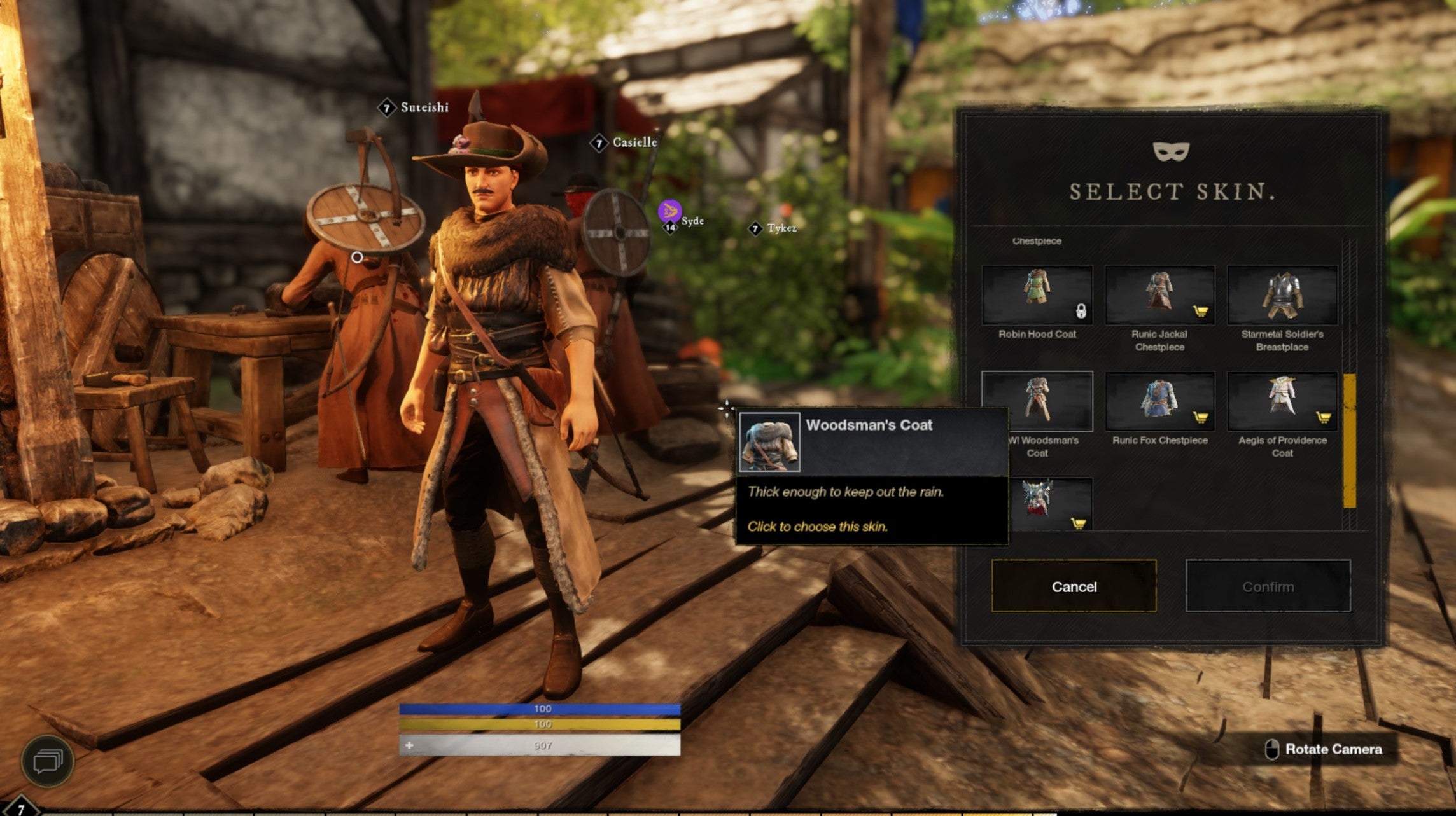Click the level 14 badge next to Syde
Screen dimensions: 1456x816
point(670,226)
